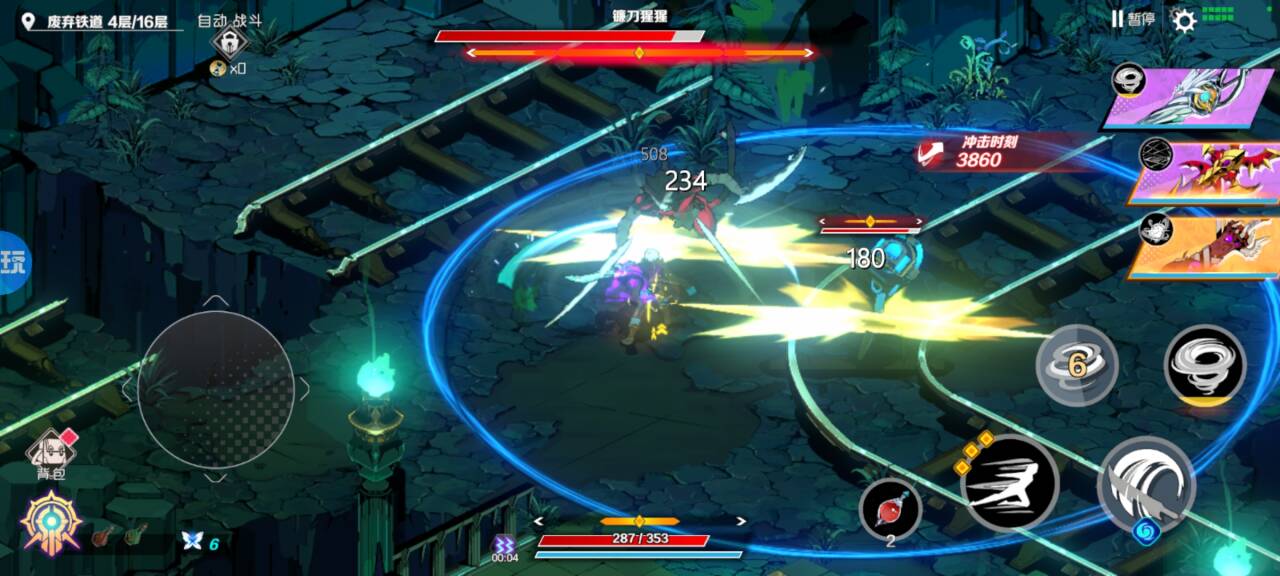Tap the whirlwind skill on cooldown 6
This screenshot has width=1280, height=576.
point(1076,365)
